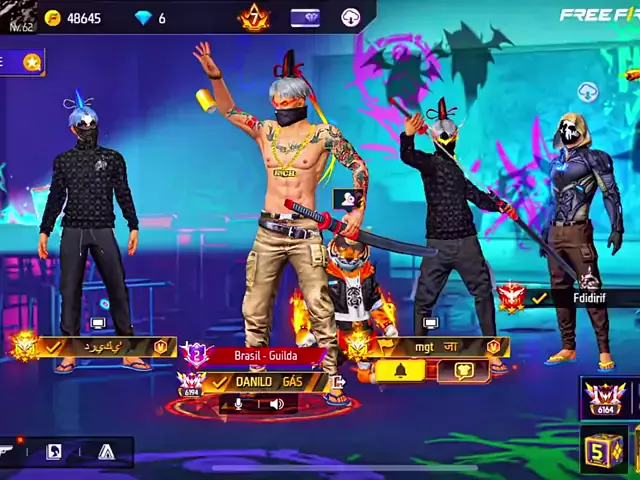Viewport: 640px width, 480px height.
Task: Click the yellow bell button
Action: click(400, 371)
